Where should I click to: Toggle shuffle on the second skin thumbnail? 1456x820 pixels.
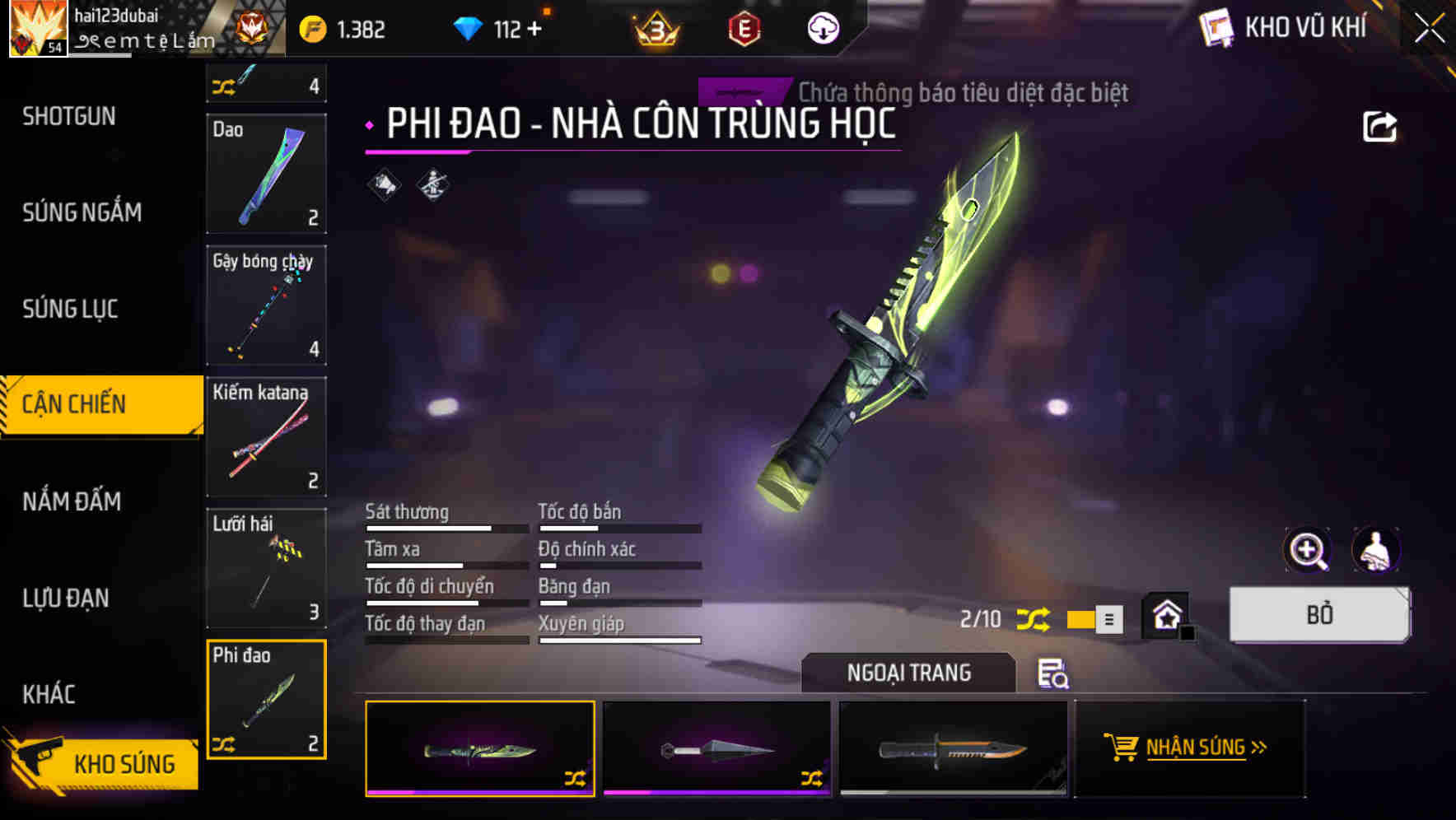click(812, 777)
